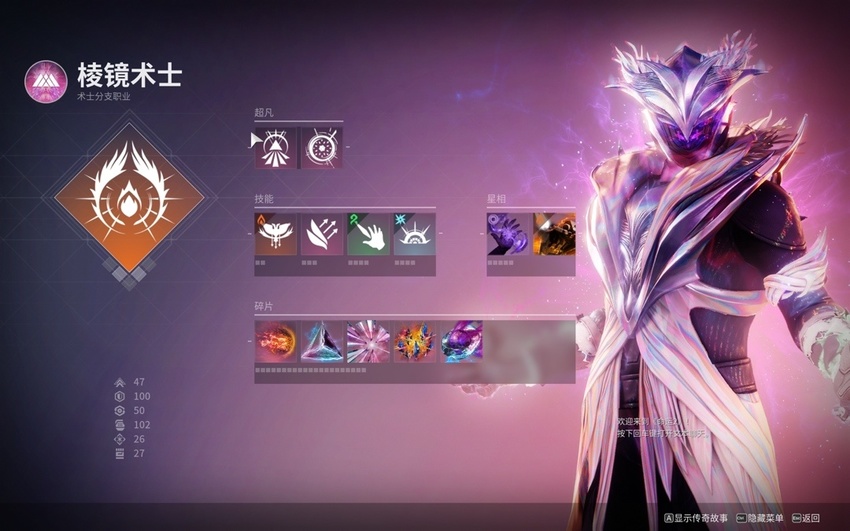Select the circular Transcendence grenade icon
The image size is (850, 531).
[x=322, y=148]
